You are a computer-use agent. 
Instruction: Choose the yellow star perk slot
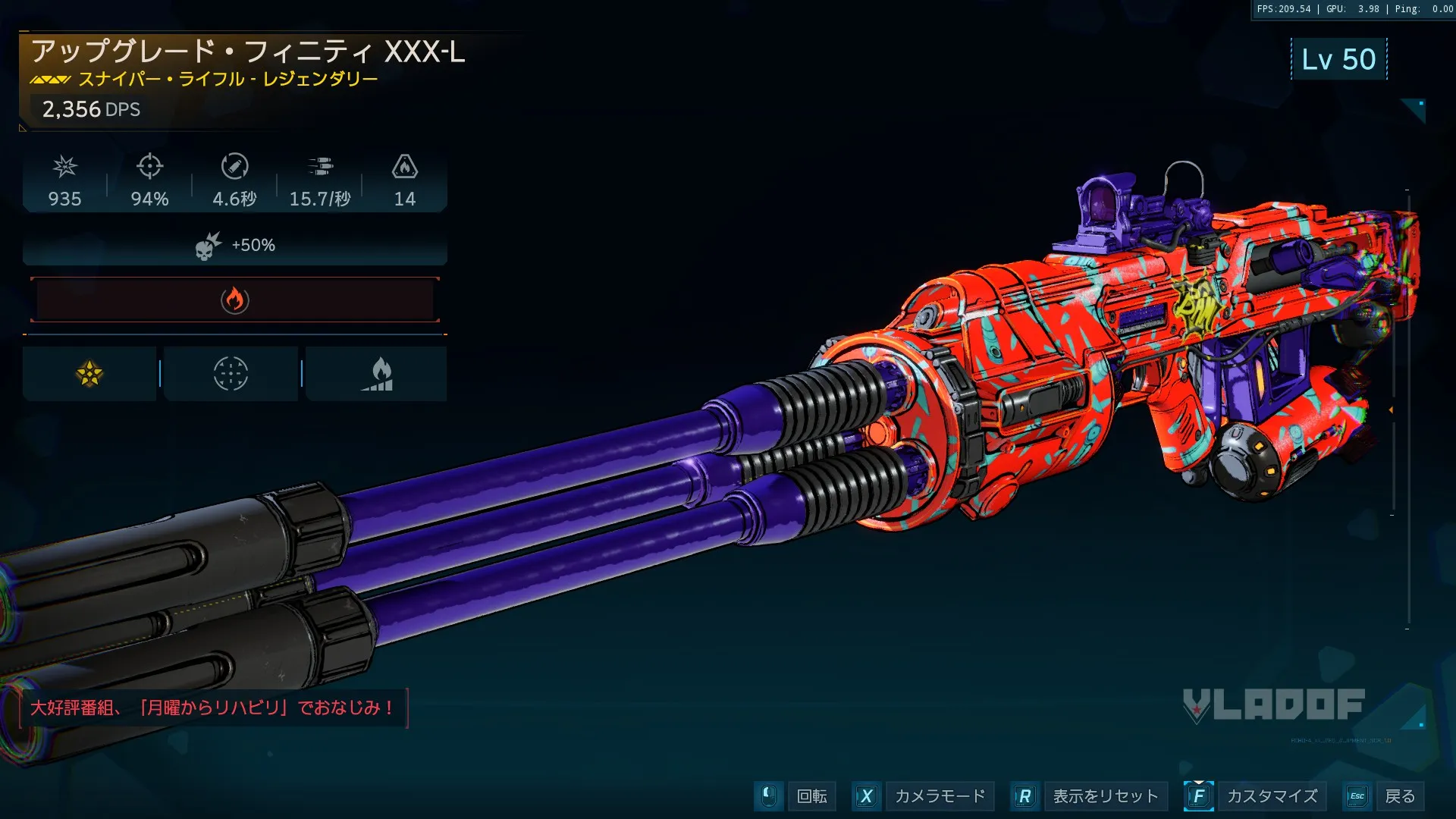click(x=89, y=374)
